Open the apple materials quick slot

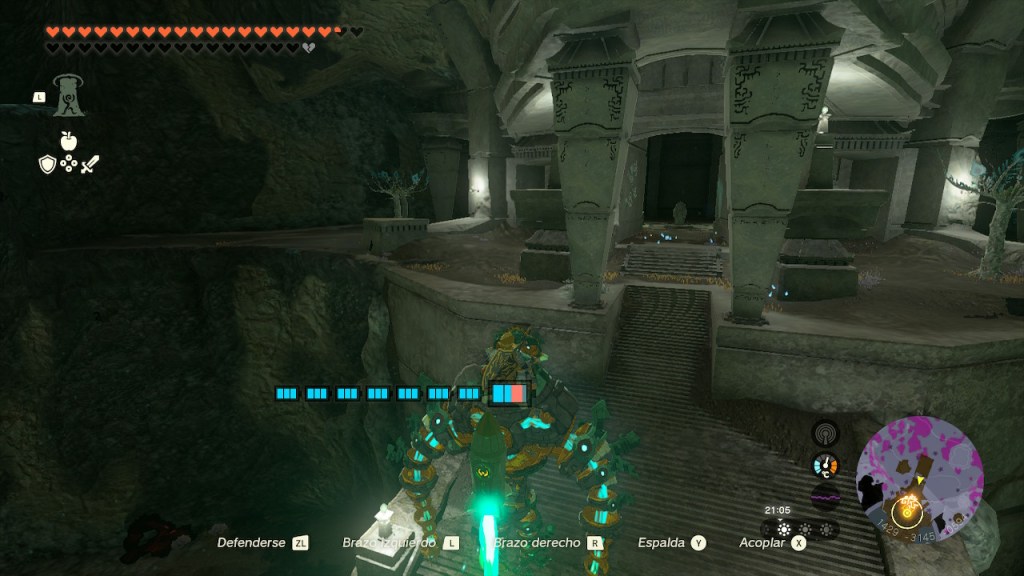[x=68, y=141]
